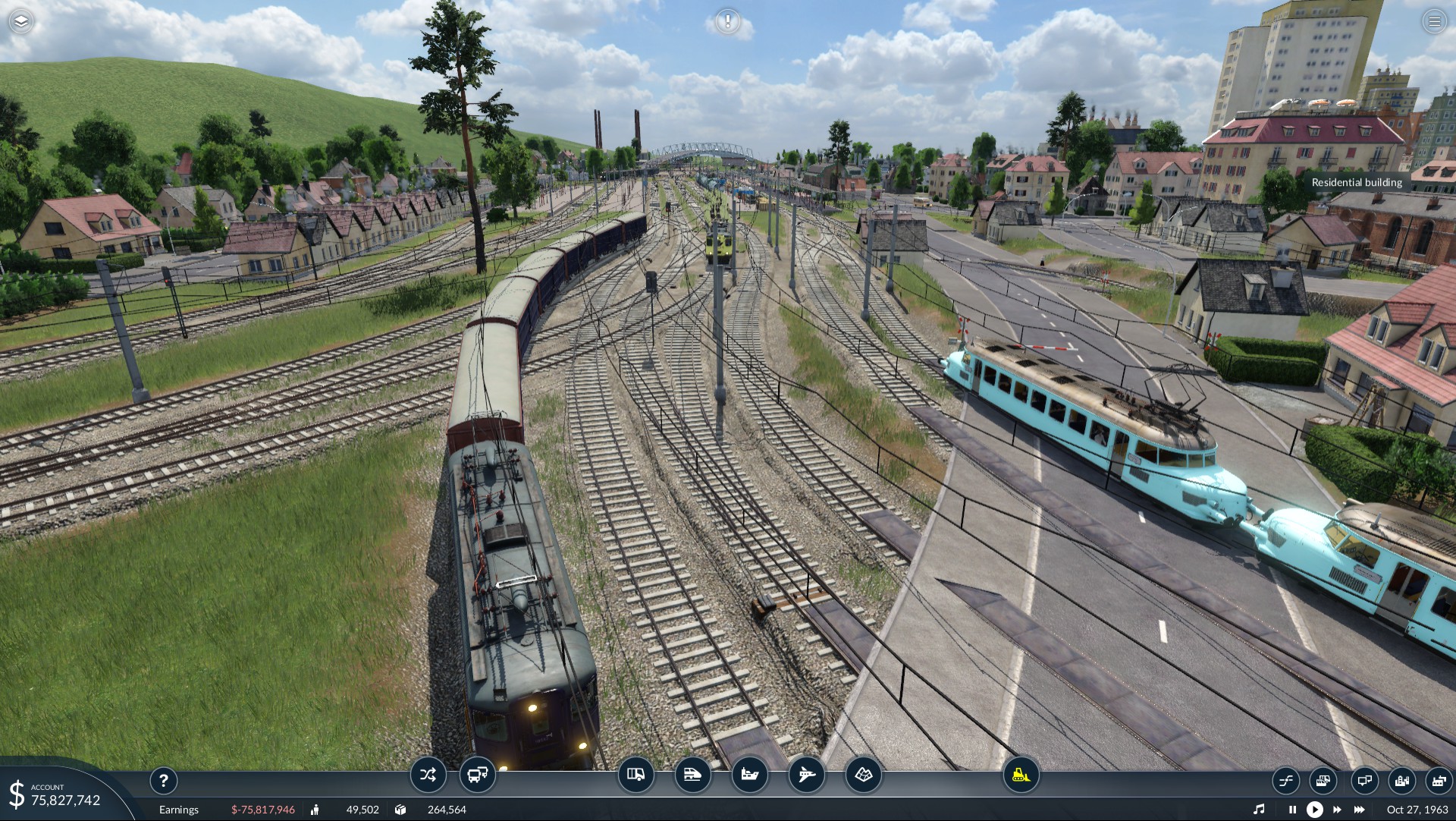Screen dimensions: 1456x821
Task: Activate the yellow bulldozer tool
Action: click(x=1021, y=775)
